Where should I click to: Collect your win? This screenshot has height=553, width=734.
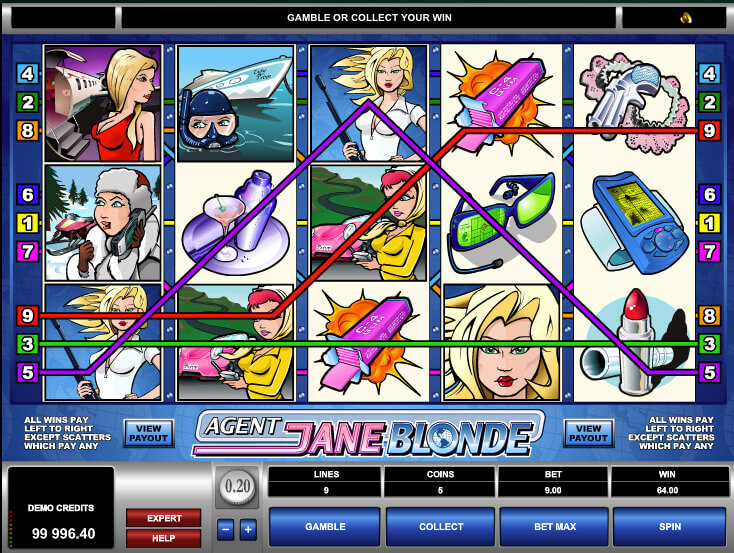pyautogui.click(x=441, y=526)
